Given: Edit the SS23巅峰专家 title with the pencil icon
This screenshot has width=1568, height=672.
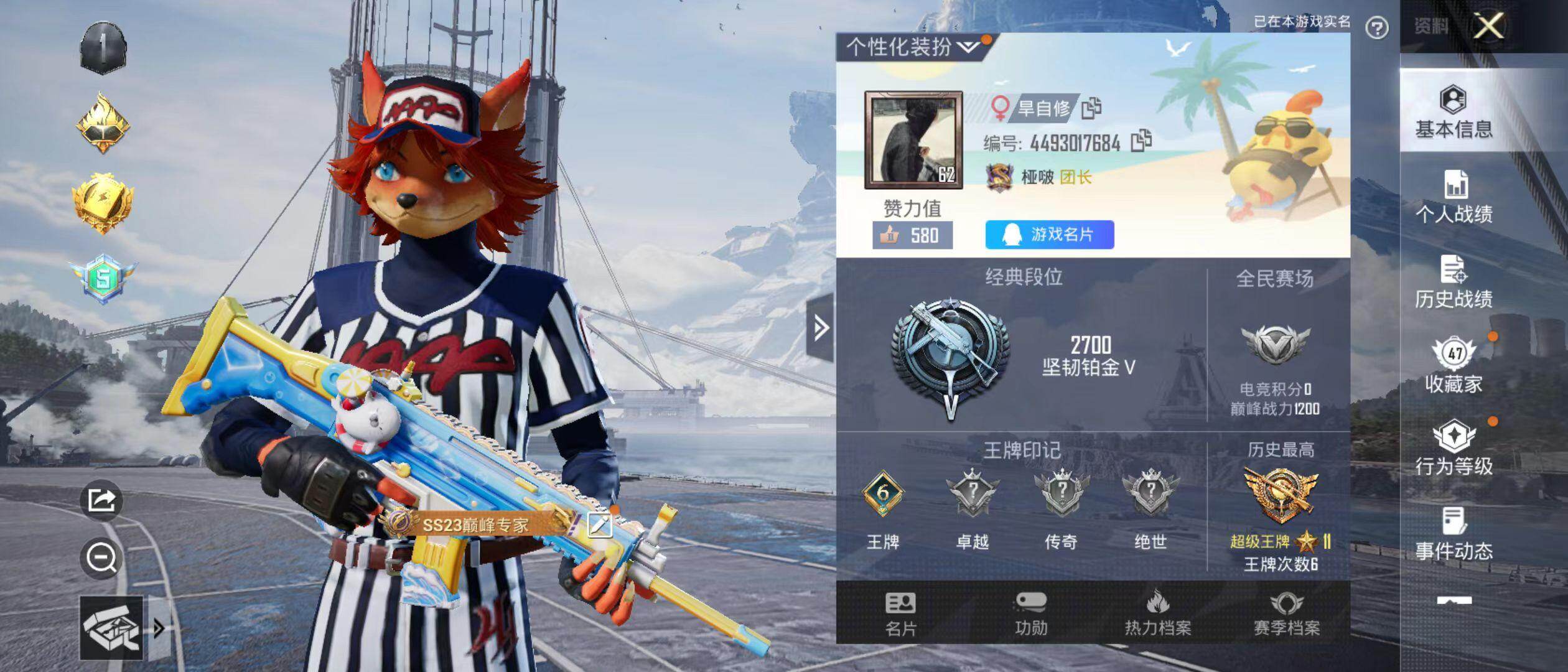Looking at the screenshot, I should coord(599,526).
